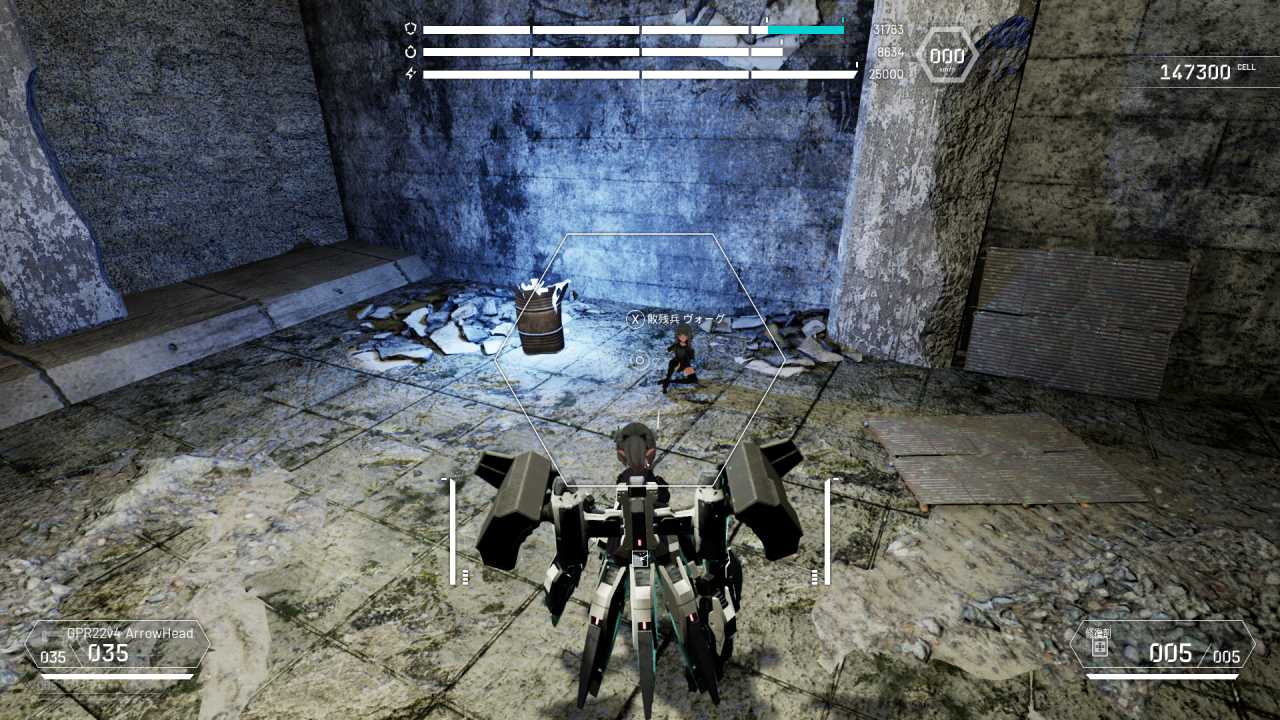Click the lightning energy icon near the 25000 bar
Image resolution: width=1280 pixels, height=720 pixels.
(409, 72)
